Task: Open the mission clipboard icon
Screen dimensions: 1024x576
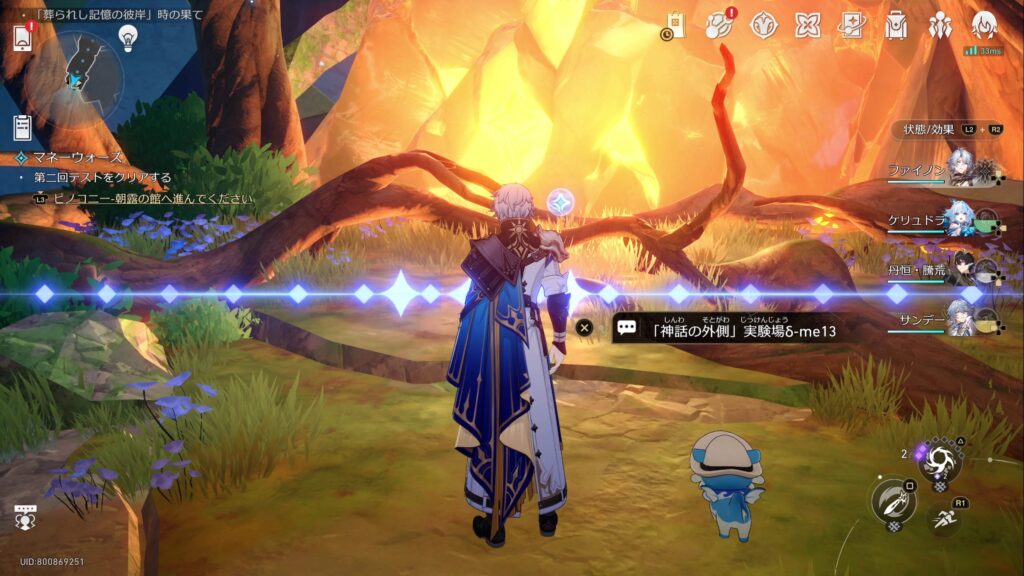Action: coord(22,127)
